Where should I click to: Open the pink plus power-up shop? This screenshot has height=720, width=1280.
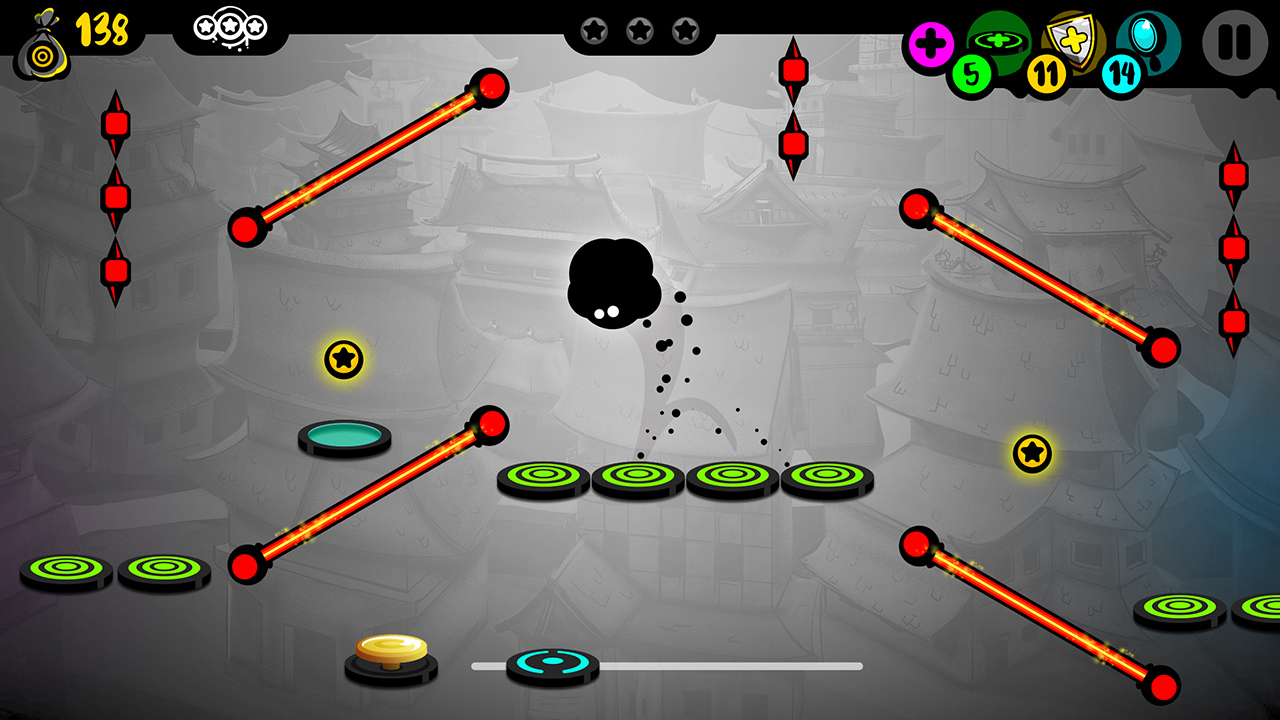[x=931, y=42]
